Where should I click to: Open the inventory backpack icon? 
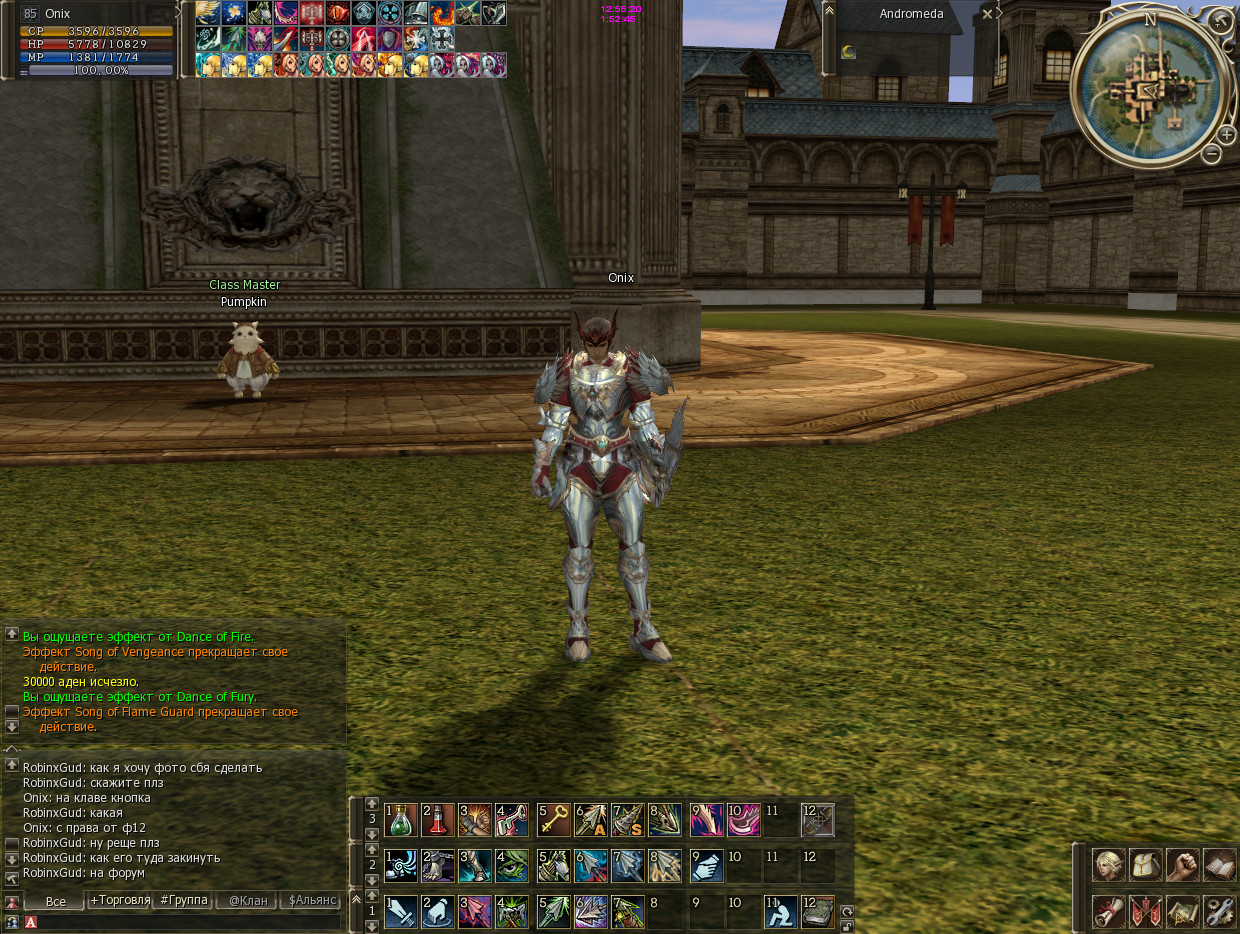pos(1145,864)
